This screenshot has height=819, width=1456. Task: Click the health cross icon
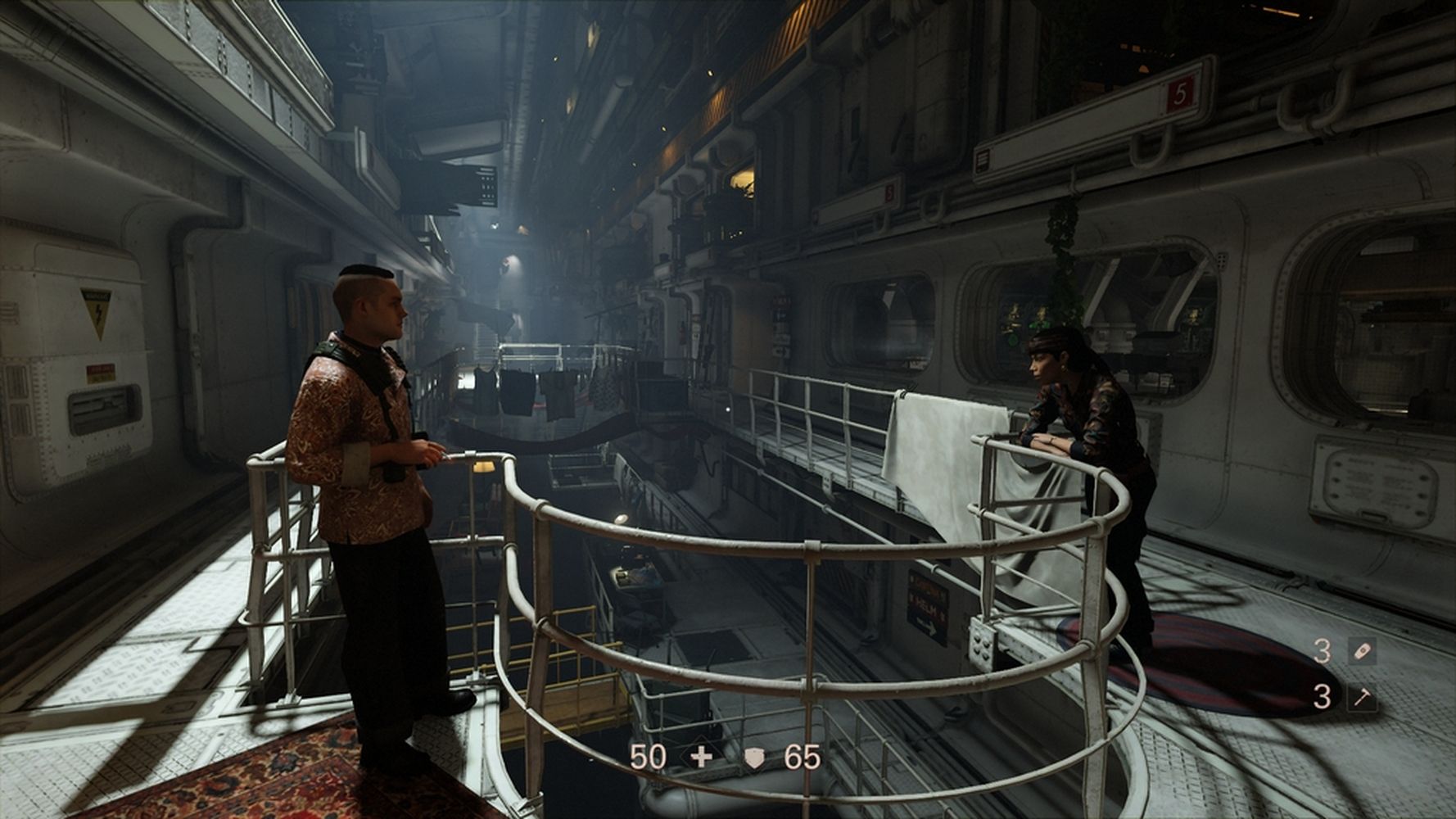coord(701,758)
